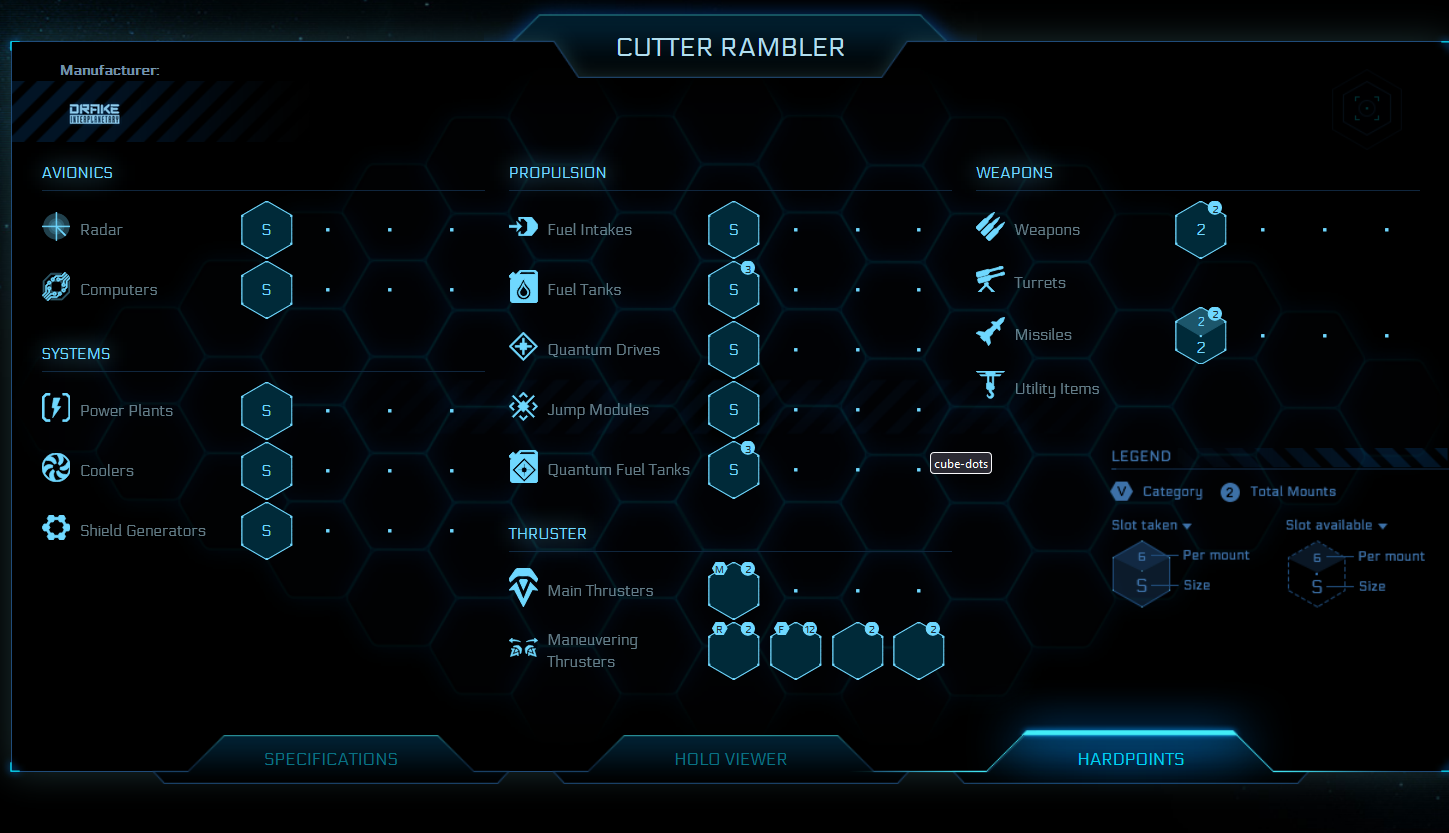Click the Drake Interplanetary manufacturer logo

(x=94, y=112)
